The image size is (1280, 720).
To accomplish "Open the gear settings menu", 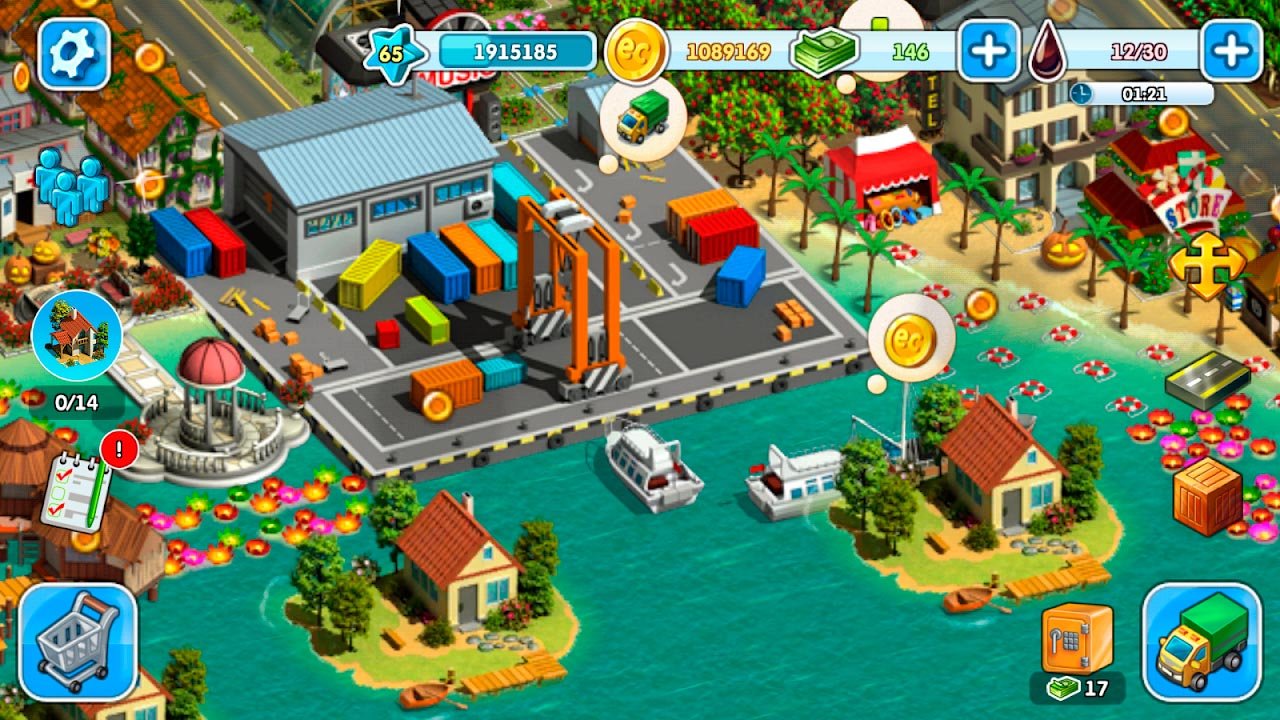I will [73, 54].
